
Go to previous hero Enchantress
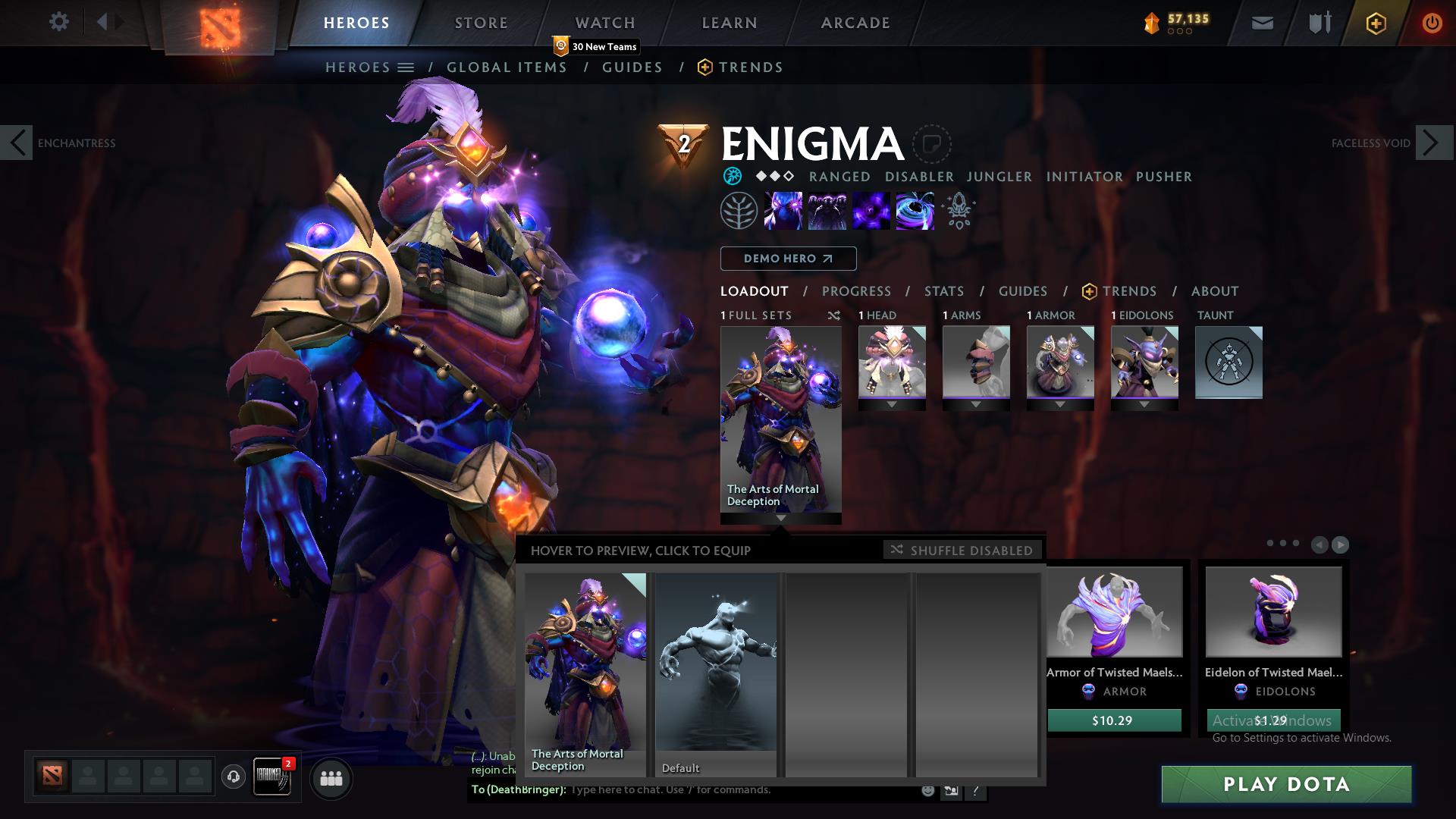coord(17,143)
